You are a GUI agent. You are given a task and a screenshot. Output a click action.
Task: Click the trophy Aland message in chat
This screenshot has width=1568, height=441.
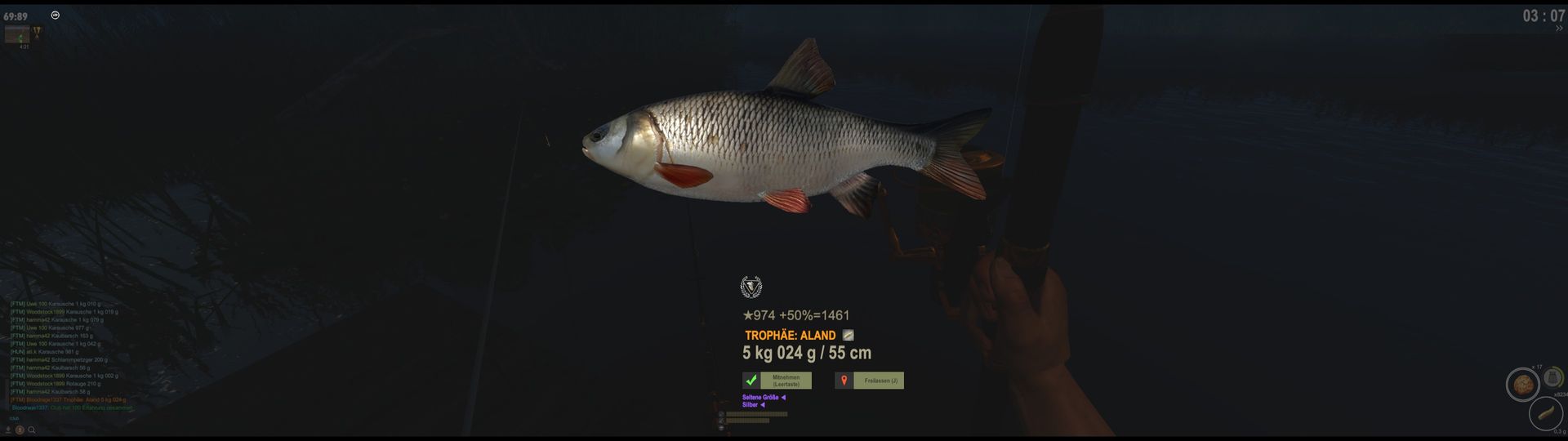[69, 400]
